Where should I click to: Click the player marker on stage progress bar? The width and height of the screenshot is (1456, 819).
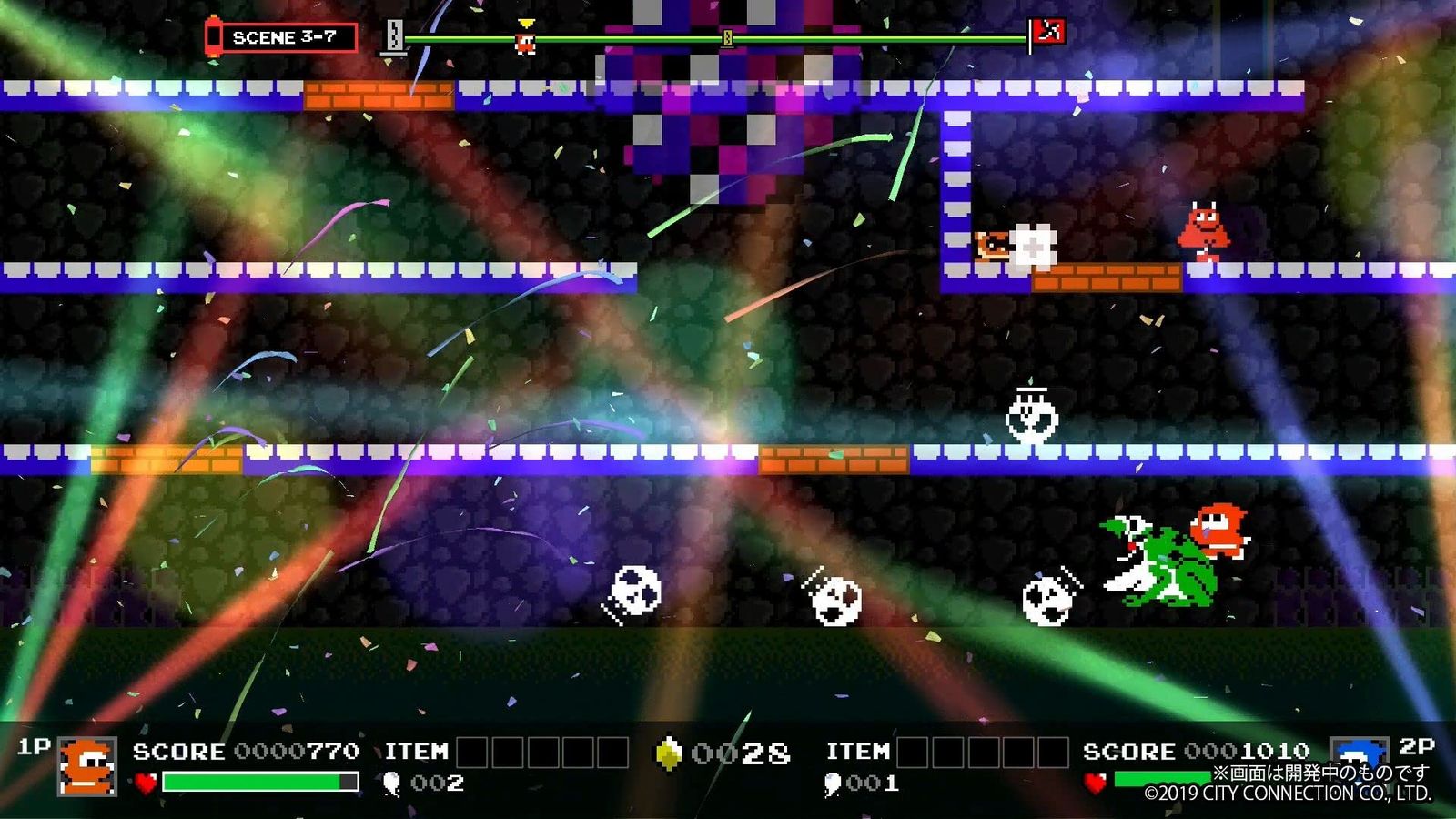(x=525, y=38)
